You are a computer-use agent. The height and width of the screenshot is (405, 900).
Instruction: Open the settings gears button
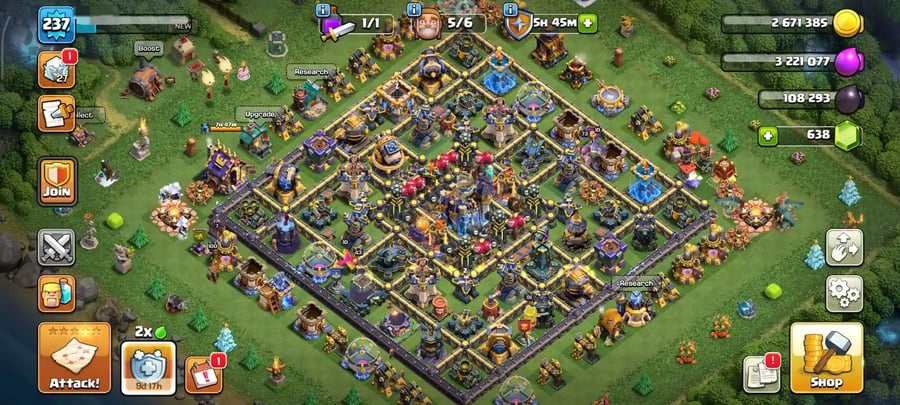pyautogui.click(x=844, y=293)
